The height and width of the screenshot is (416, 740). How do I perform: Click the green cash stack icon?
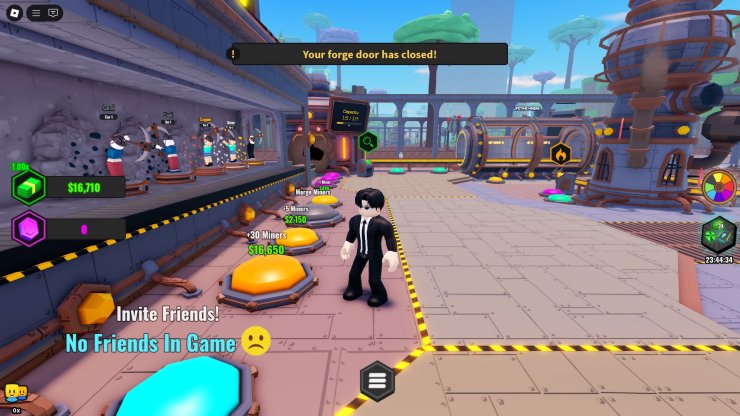(29, 187)
